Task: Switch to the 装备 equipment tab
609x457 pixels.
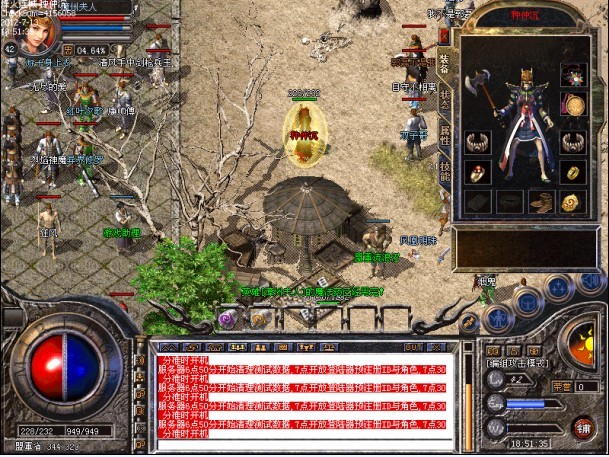Action: [x=444, y=62]
